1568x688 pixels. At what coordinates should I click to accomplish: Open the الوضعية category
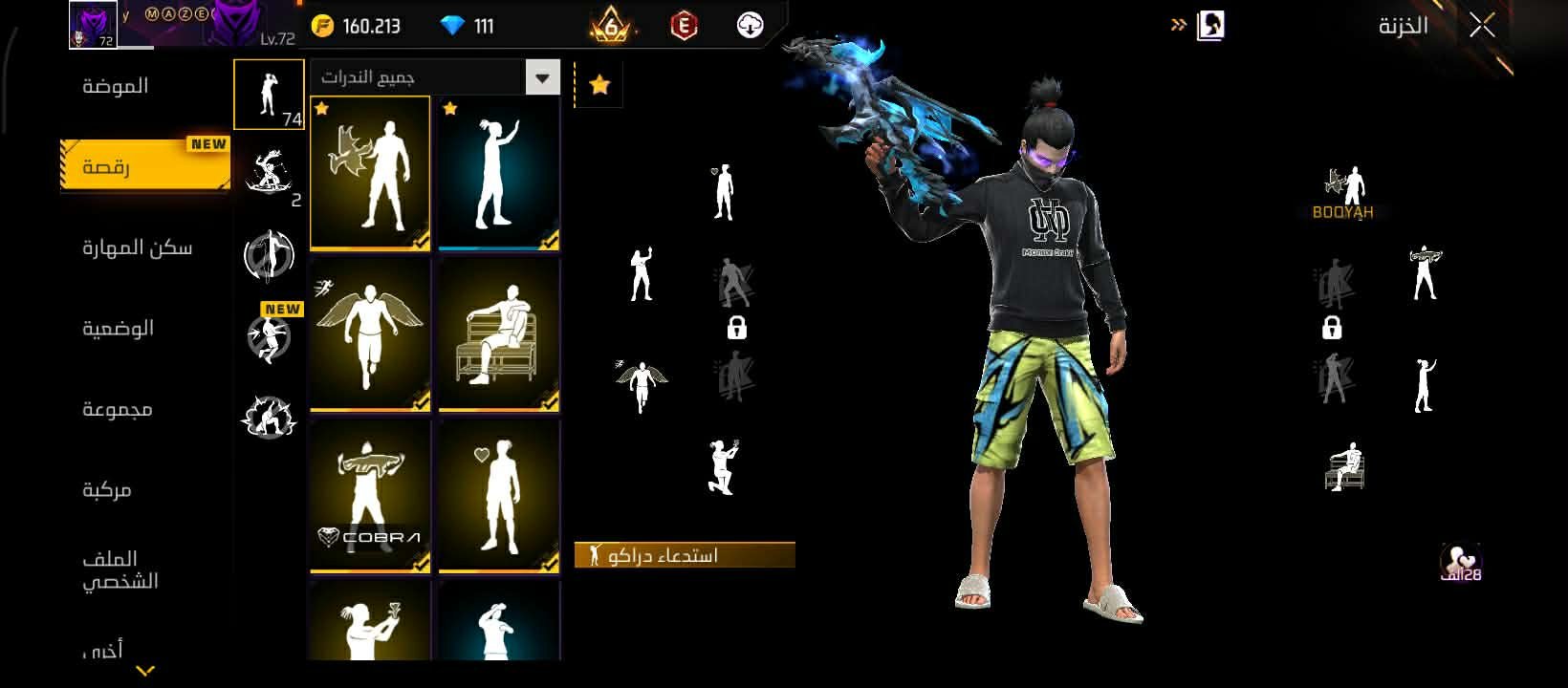coord(118,329)
